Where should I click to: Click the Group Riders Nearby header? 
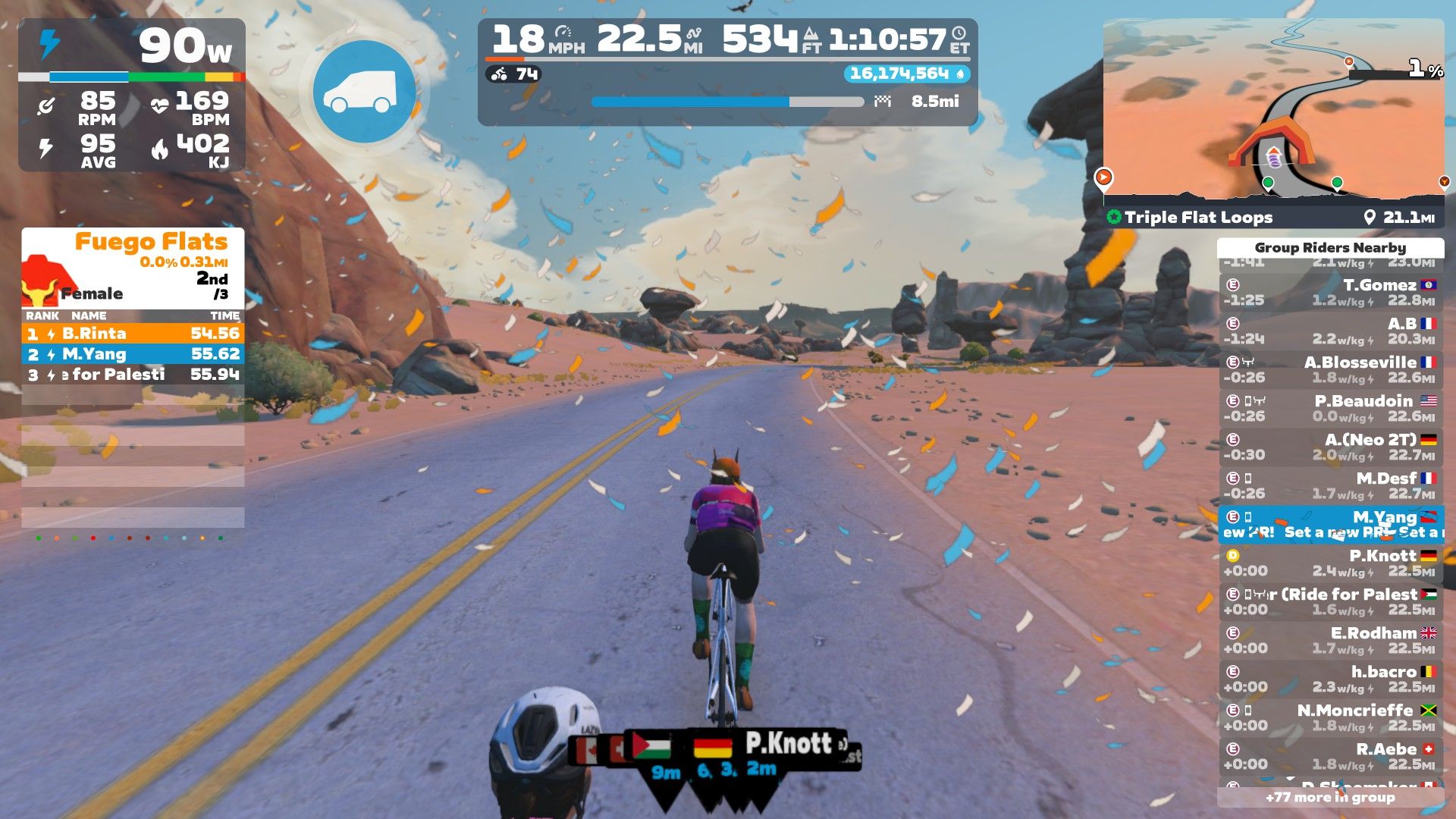pyautogui.click(x=1330, y=248)
